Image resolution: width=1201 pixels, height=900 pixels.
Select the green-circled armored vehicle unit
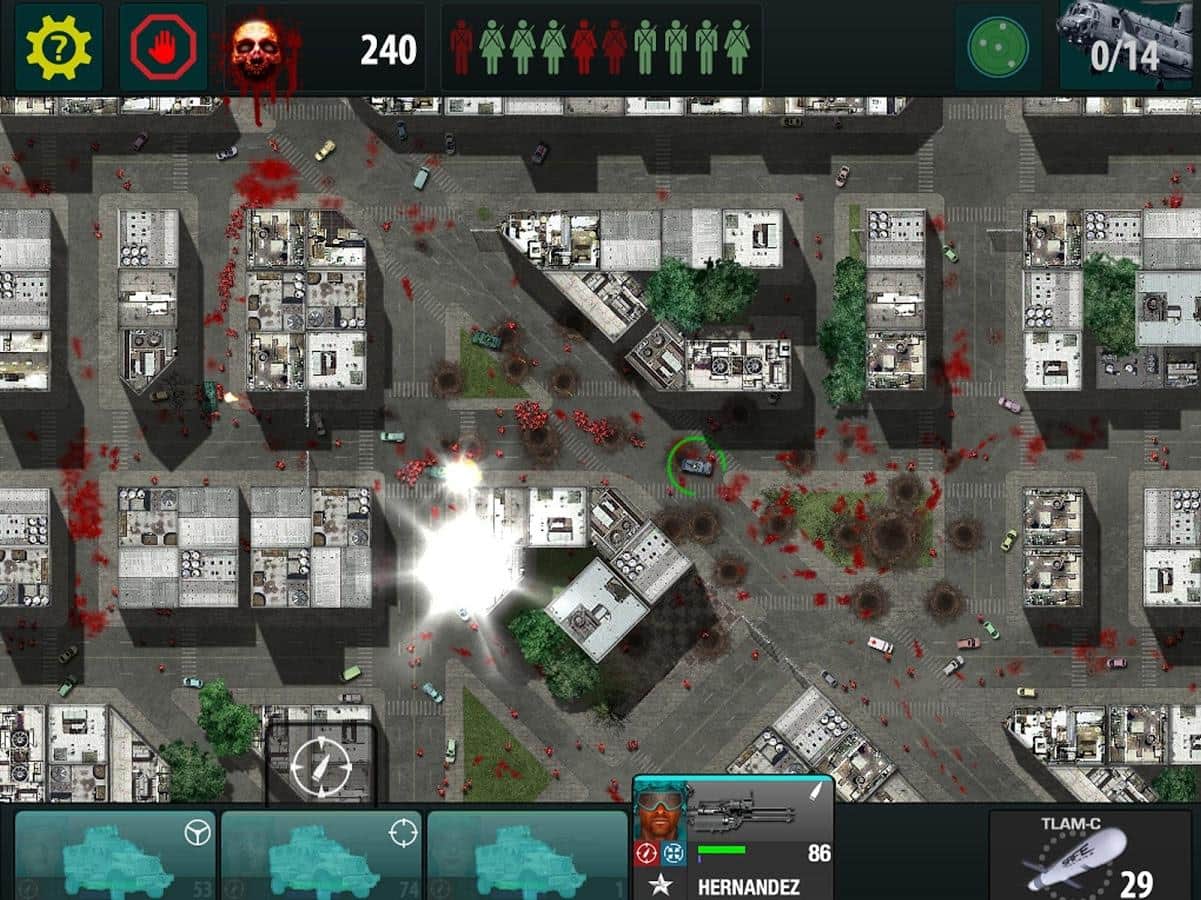(x=696, y=465)
